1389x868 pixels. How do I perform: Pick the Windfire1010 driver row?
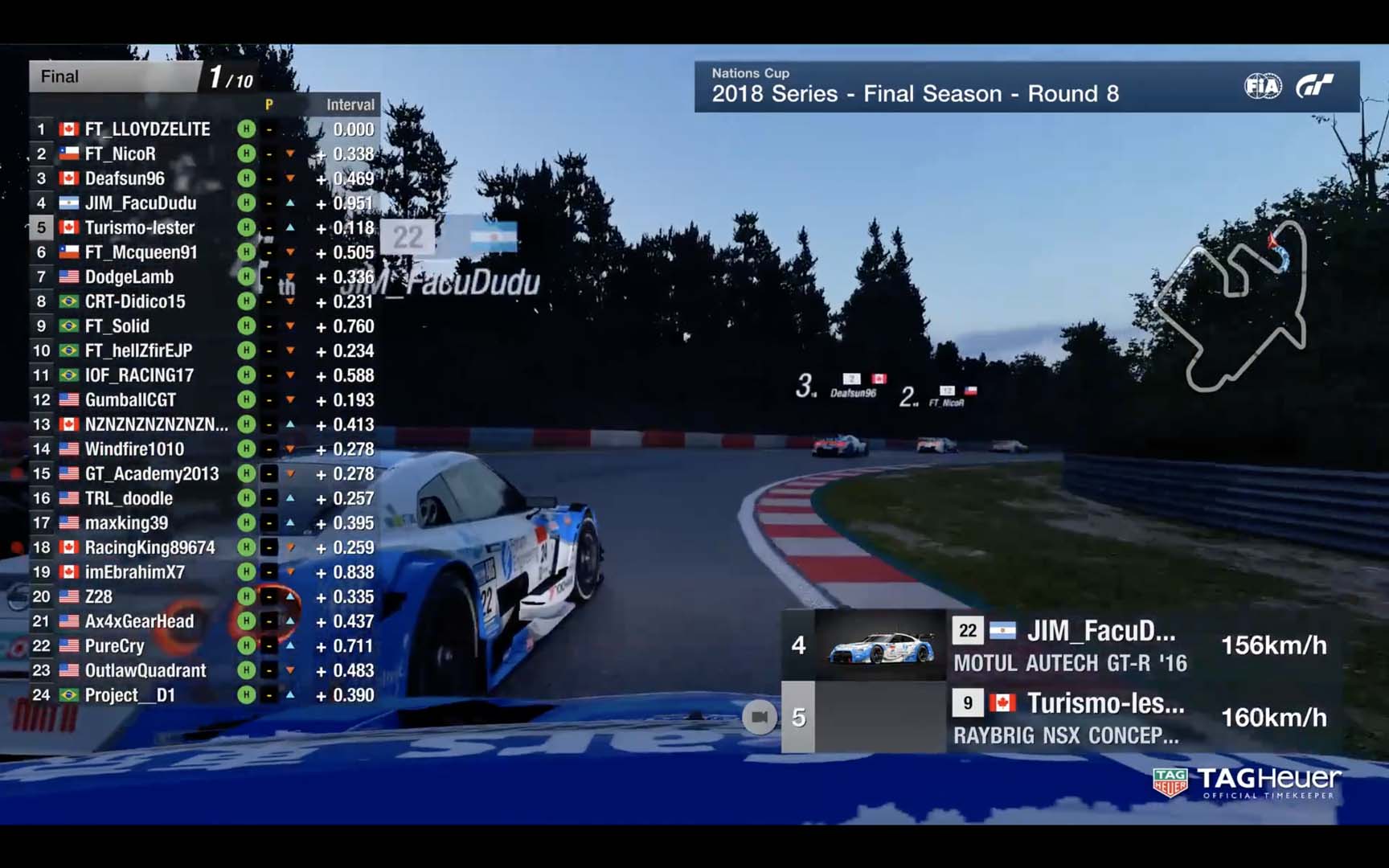[x=134, y=449]
